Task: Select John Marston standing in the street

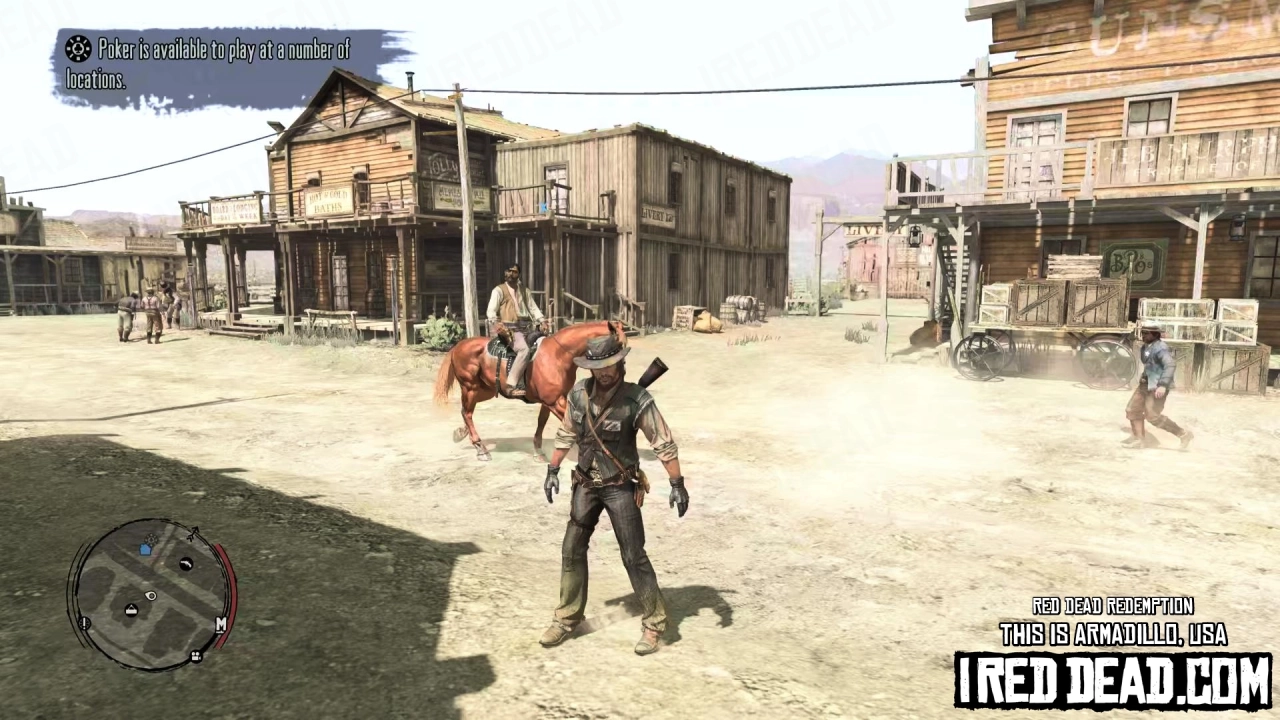Action: [x=611, y=470]
